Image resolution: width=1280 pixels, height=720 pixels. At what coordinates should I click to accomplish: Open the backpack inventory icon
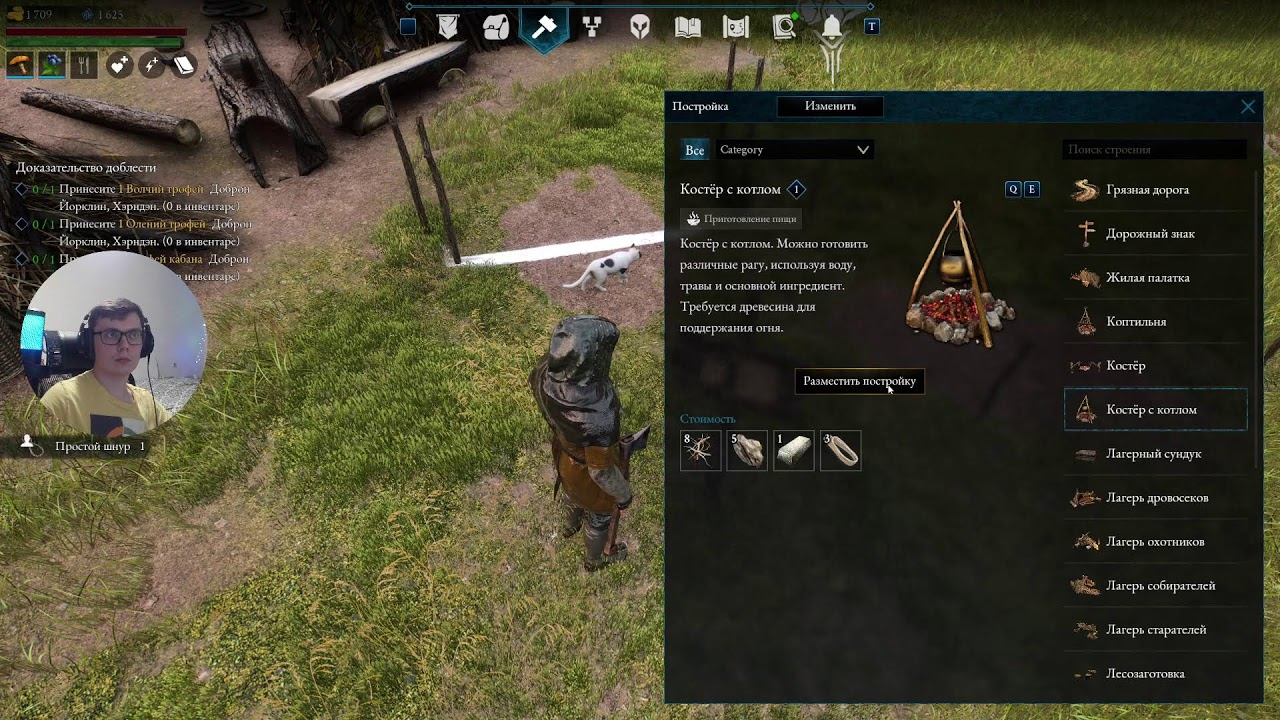496,27
